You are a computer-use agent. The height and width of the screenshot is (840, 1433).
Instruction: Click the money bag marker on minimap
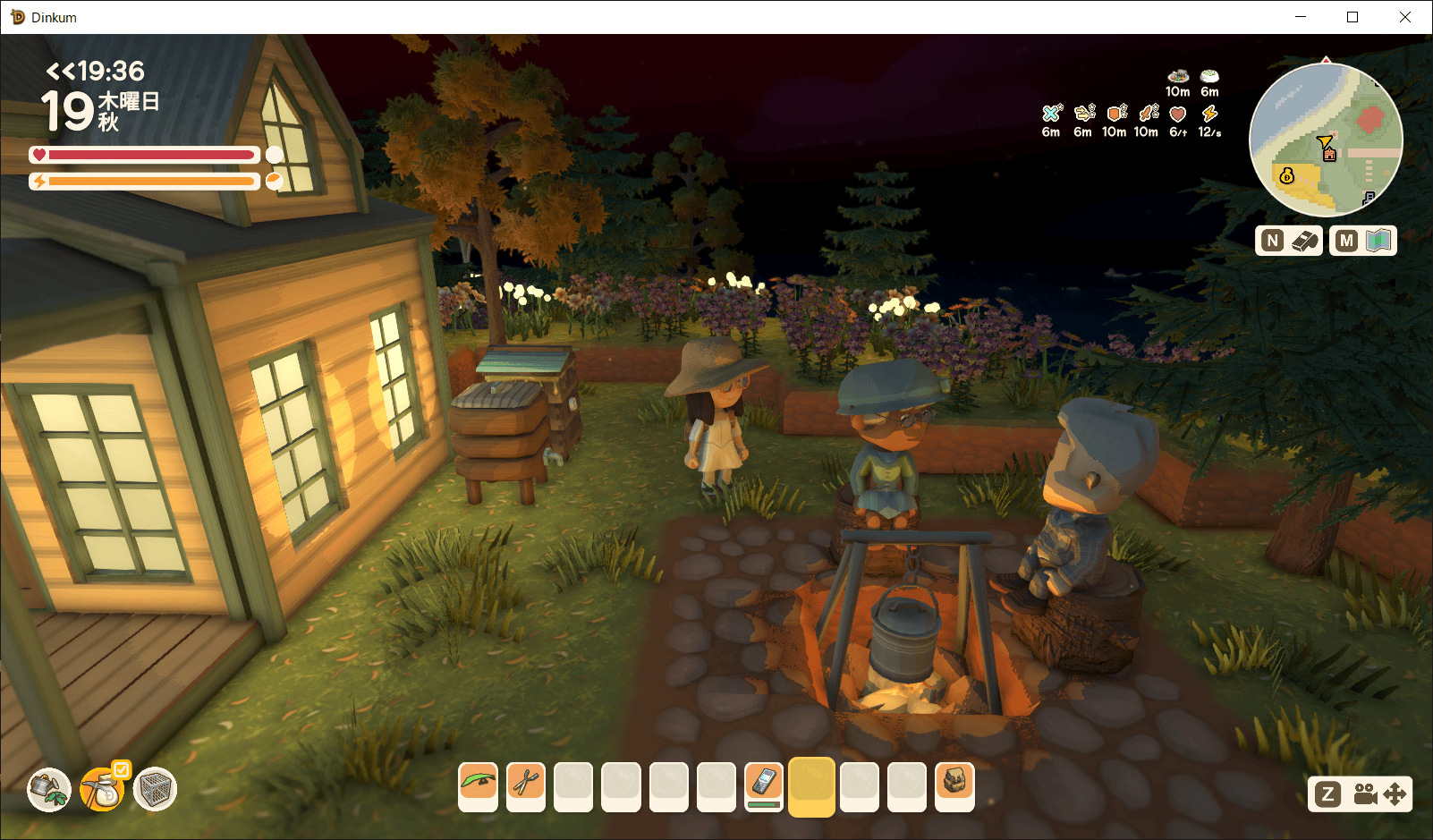[x=1287, y=176]
